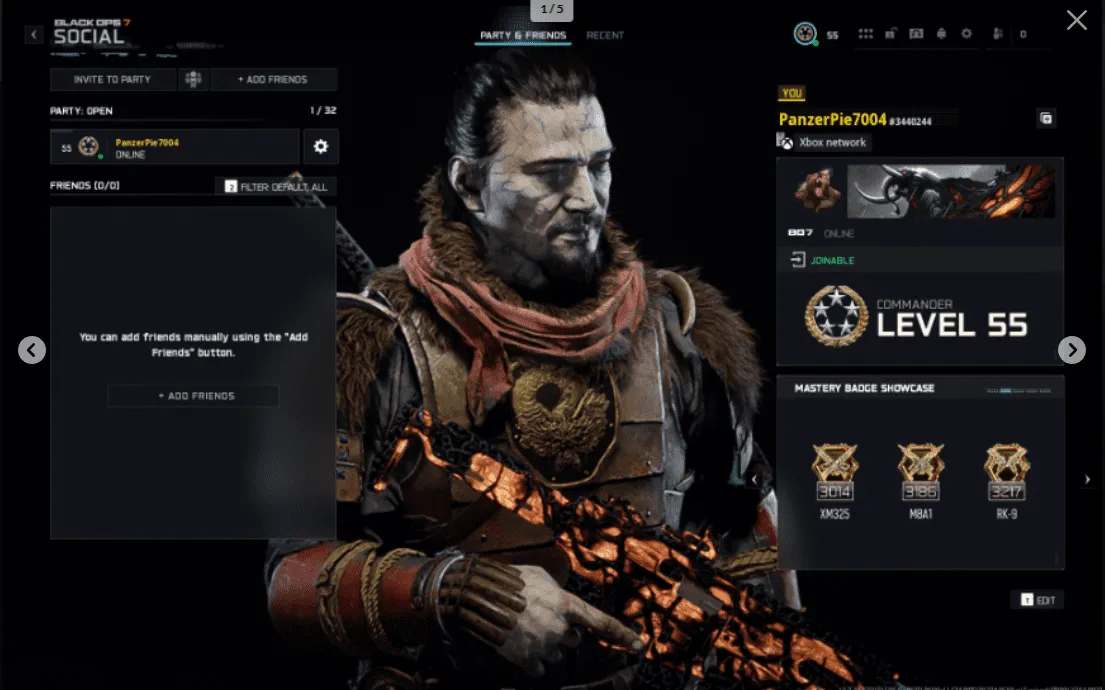This screenshot has width=1105, height=690.
Task: Click Add Friends inside the empty friends list
Action: click(193, 396)
